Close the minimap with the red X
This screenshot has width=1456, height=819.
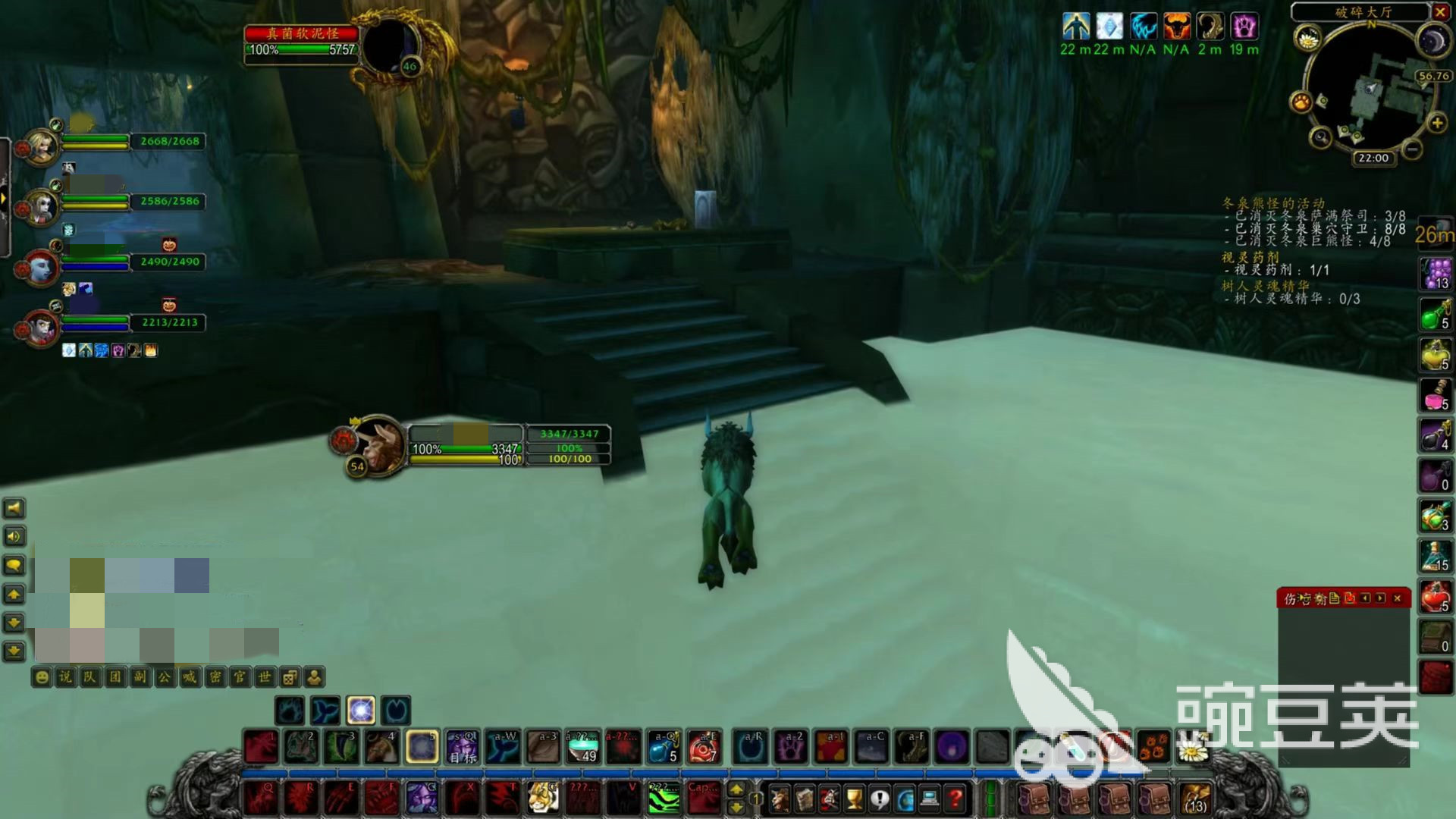[x=1440, y=11]
